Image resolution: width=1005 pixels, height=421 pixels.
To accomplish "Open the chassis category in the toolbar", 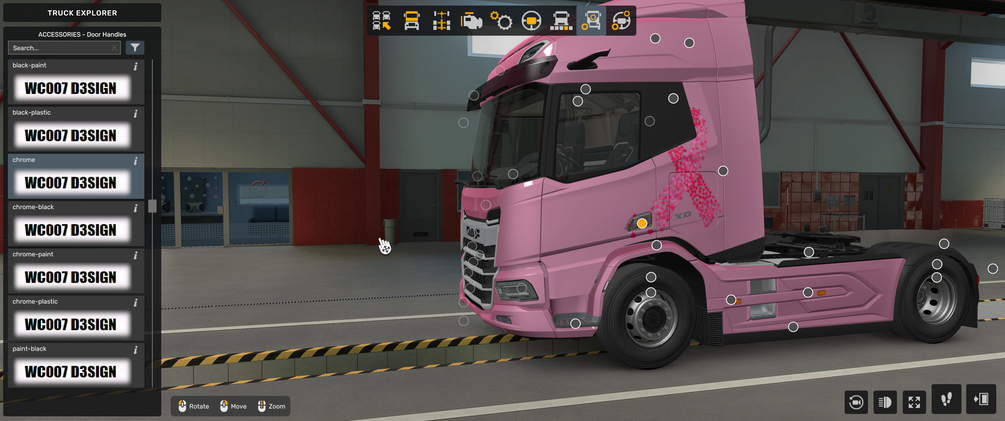I will (441, 20).
